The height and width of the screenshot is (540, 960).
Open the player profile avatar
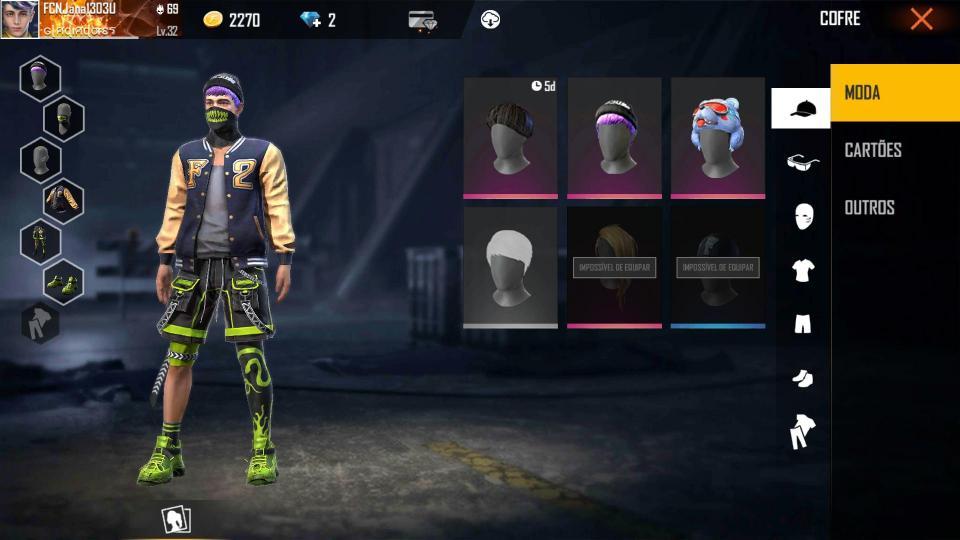19,19
